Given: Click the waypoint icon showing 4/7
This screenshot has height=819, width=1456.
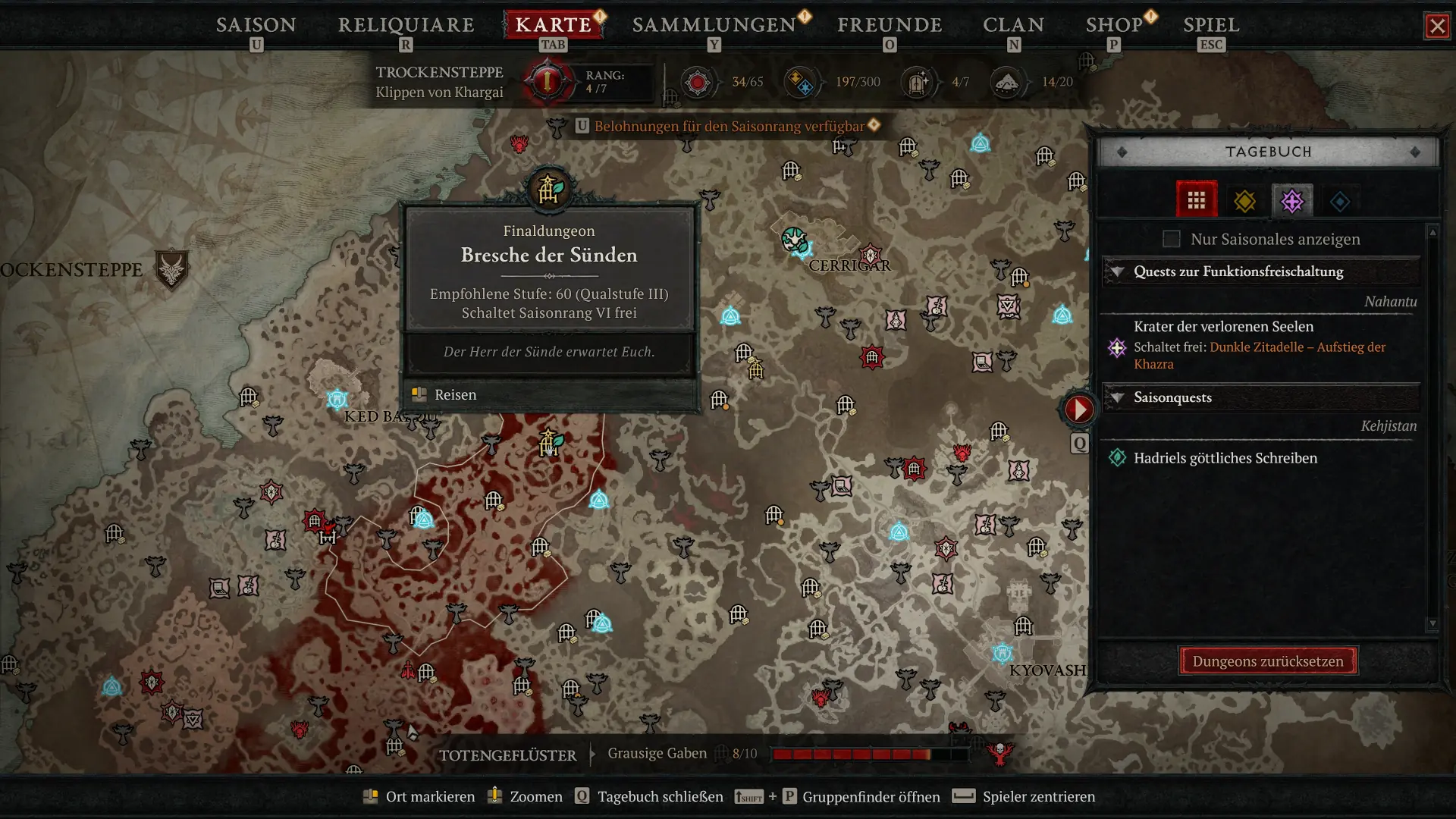Looking at the screenshot, I should [918, 81].
